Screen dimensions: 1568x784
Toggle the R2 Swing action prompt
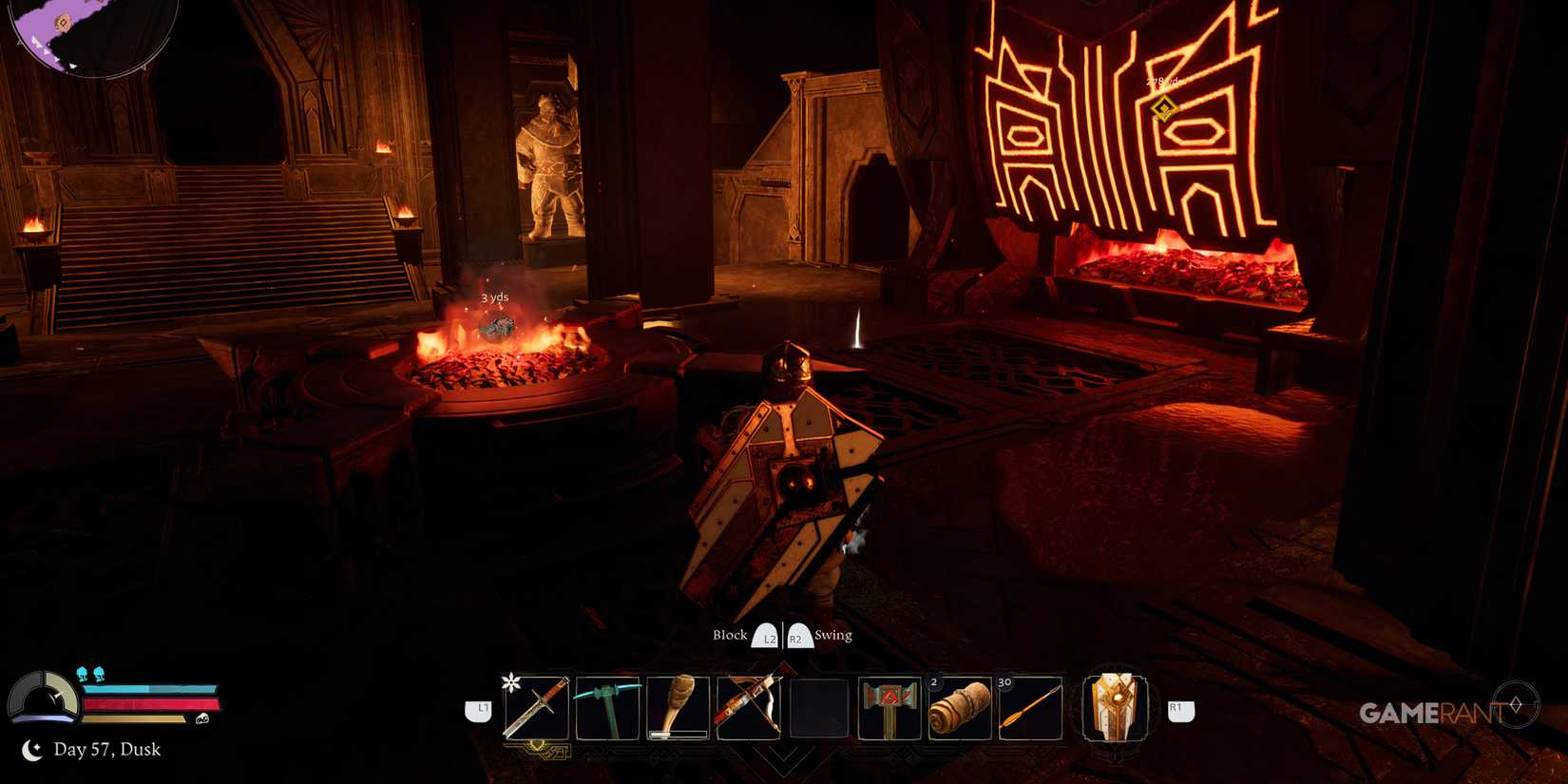(796, 635)
